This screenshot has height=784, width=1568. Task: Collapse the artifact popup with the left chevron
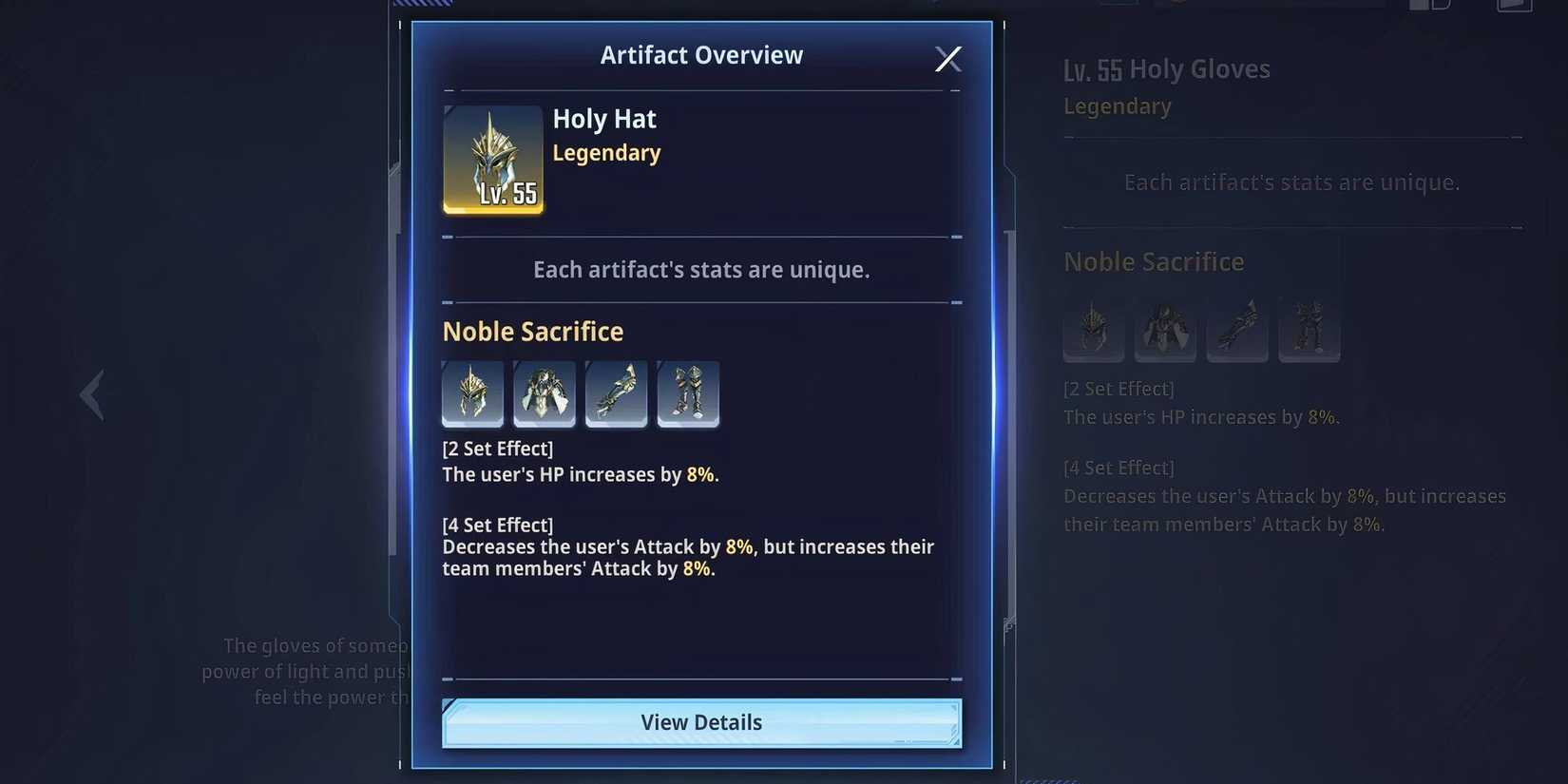tap(91, 393)
